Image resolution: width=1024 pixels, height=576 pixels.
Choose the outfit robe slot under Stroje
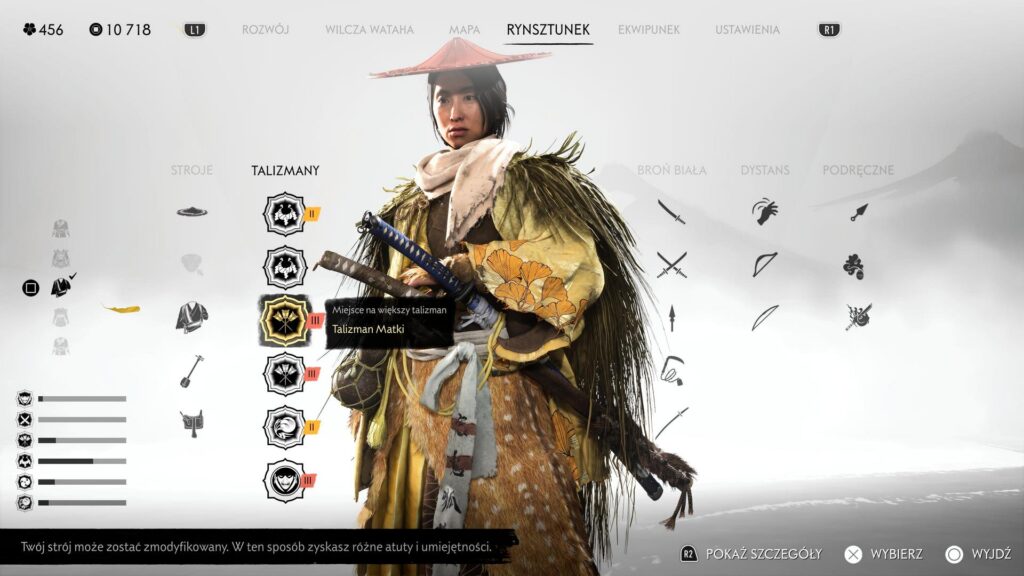coord(192,317)
